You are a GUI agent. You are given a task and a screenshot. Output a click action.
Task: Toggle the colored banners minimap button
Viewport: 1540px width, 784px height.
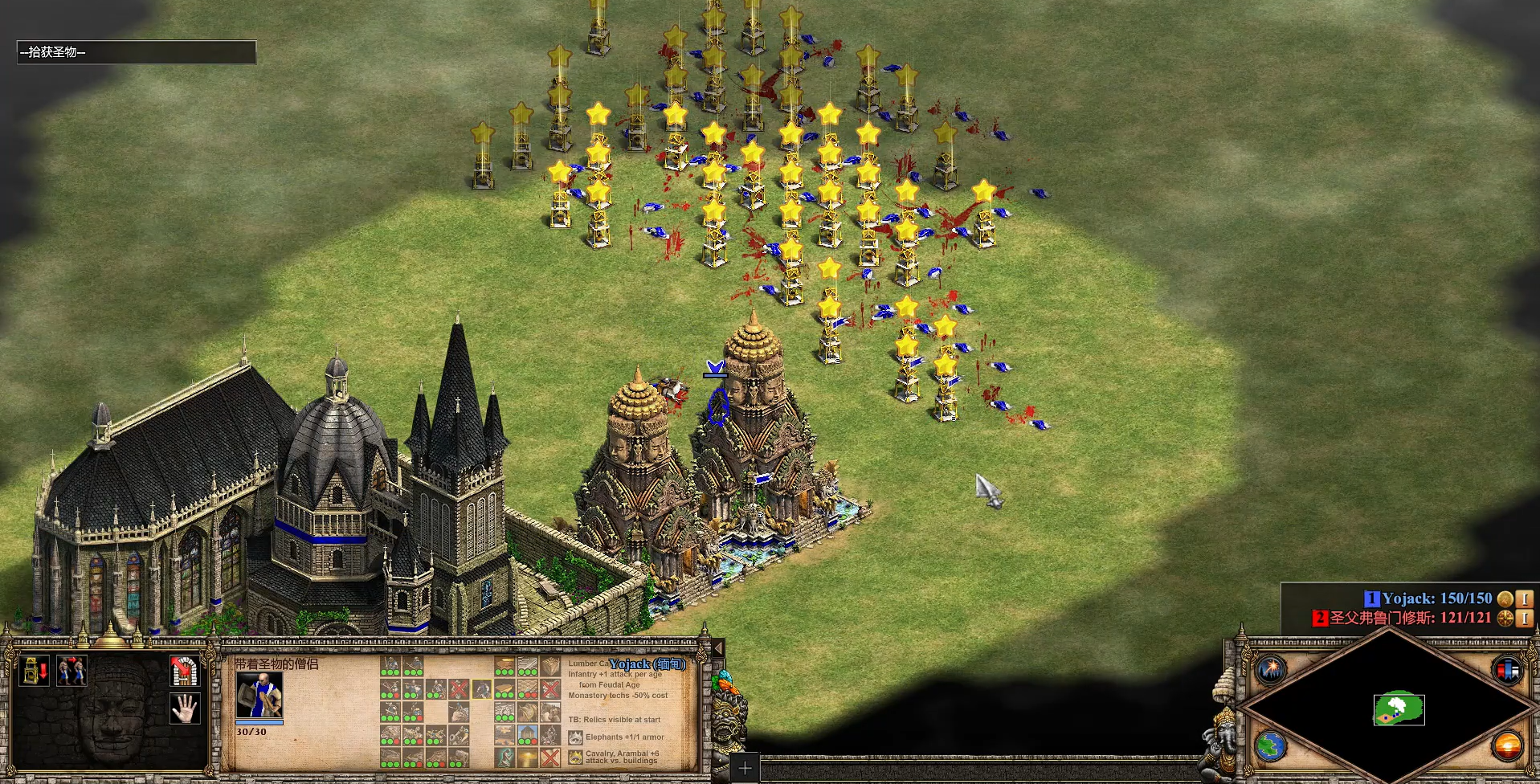(1507, 669)
